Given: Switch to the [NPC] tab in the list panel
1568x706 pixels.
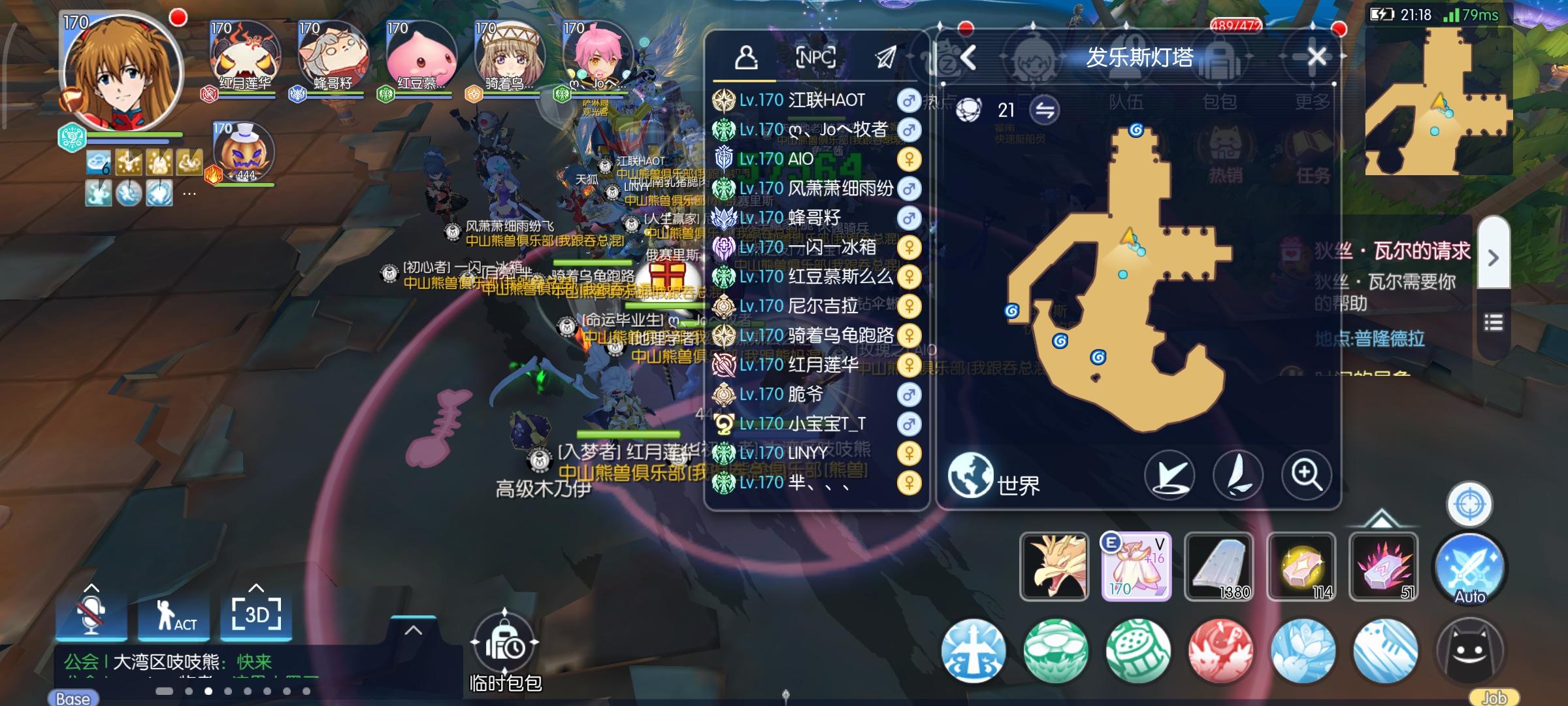Looking at the screenshot, I should click(816, 57).
